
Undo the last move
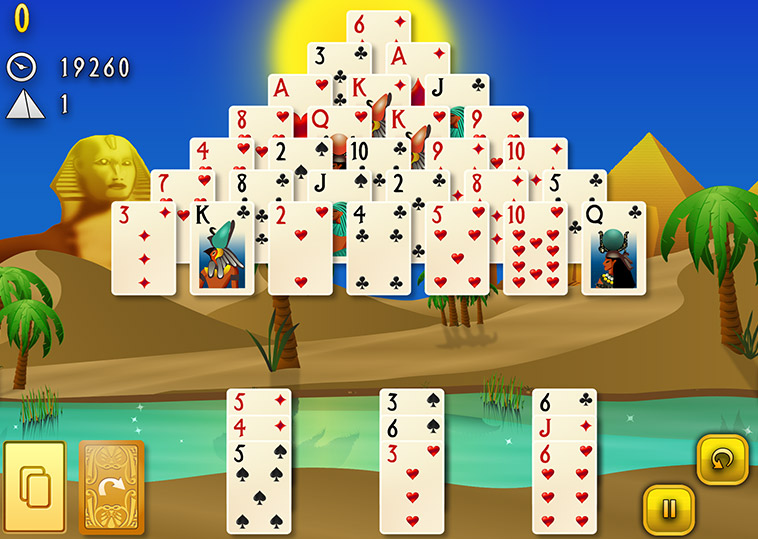[721, 460]
